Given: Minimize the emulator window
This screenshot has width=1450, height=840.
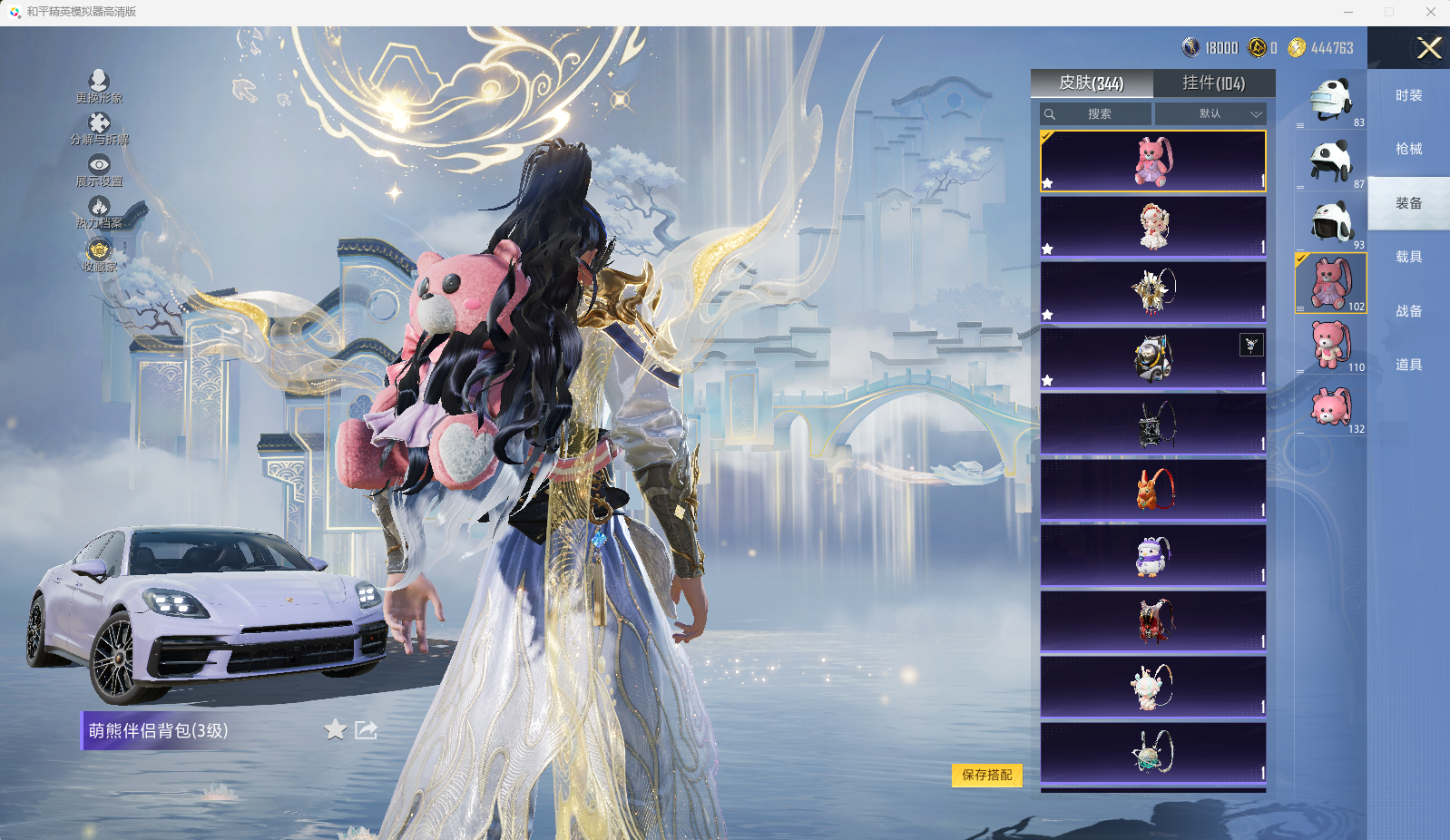Looking at the screenshot, I should coord(1348,12).
